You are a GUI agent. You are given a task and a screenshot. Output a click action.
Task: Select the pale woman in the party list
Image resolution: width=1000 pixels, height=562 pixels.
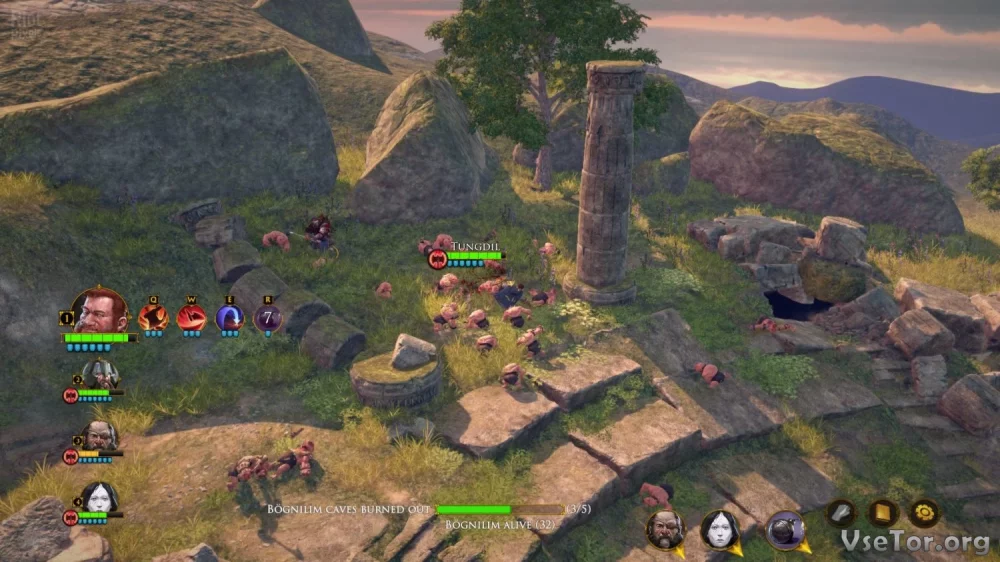click(99, 498)
